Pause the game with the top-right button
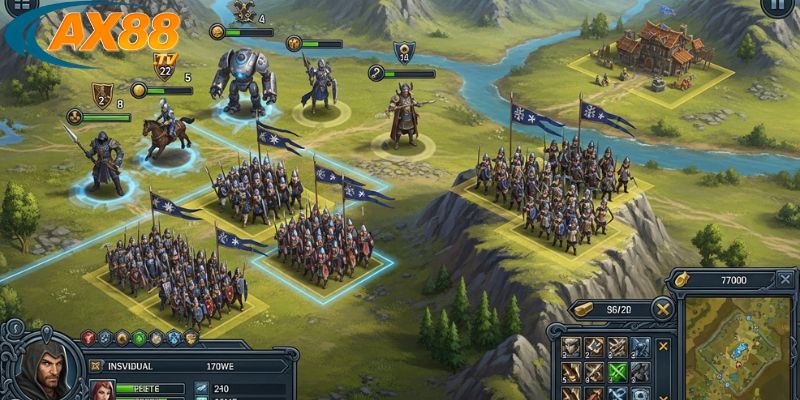 click(x=773, y=6)
